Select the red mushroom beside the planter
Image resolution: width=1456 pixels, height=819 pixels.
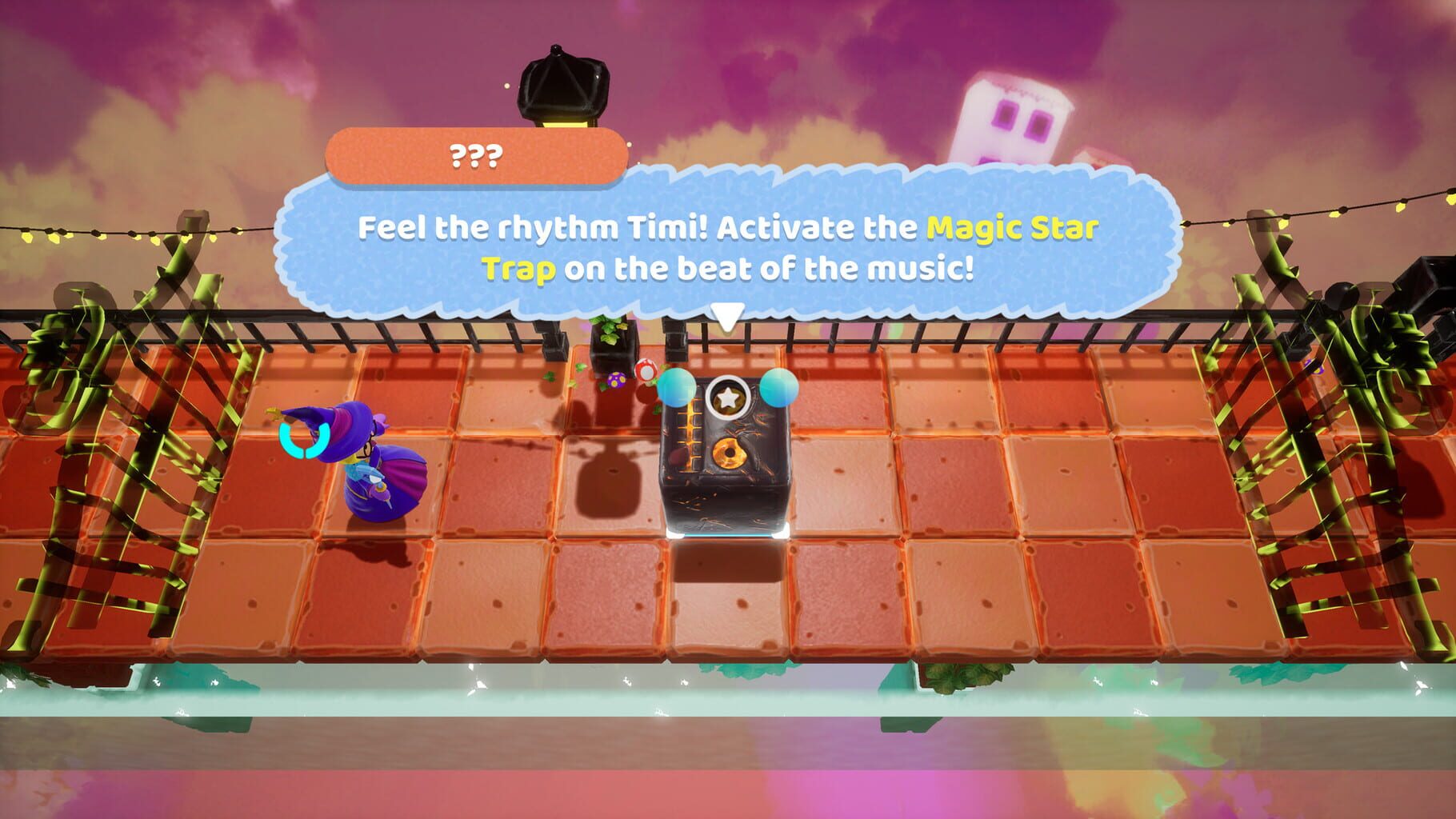pos(646,372)
